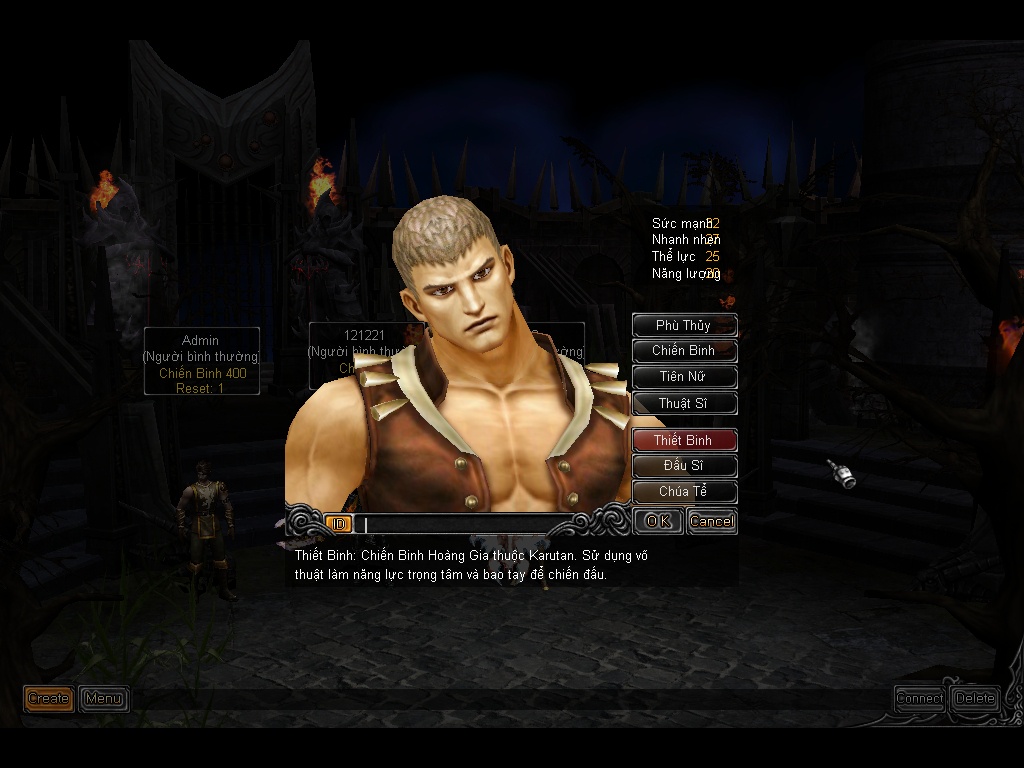
Task: Focus the character ID name field
Action: pos(460,524)
